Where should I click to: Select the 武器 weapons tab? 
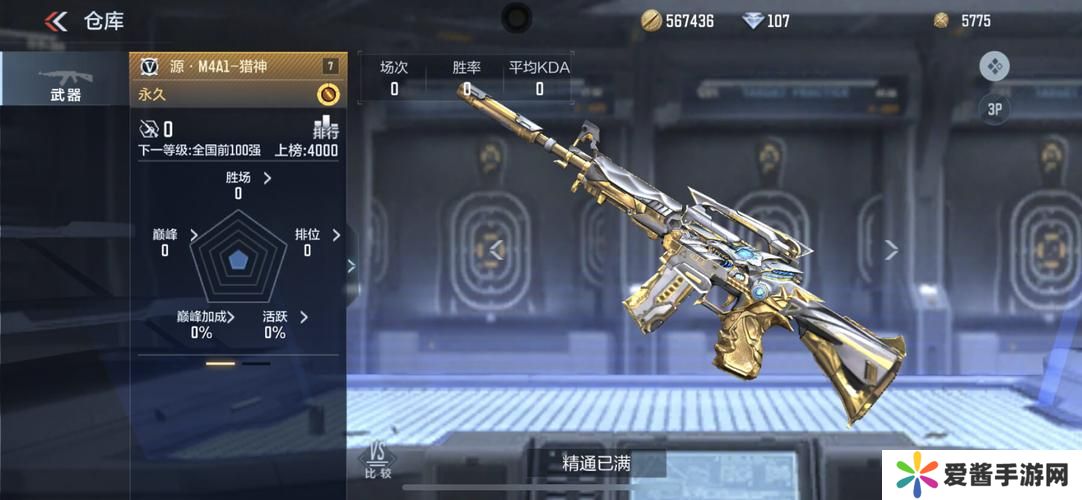pos(65,80)
